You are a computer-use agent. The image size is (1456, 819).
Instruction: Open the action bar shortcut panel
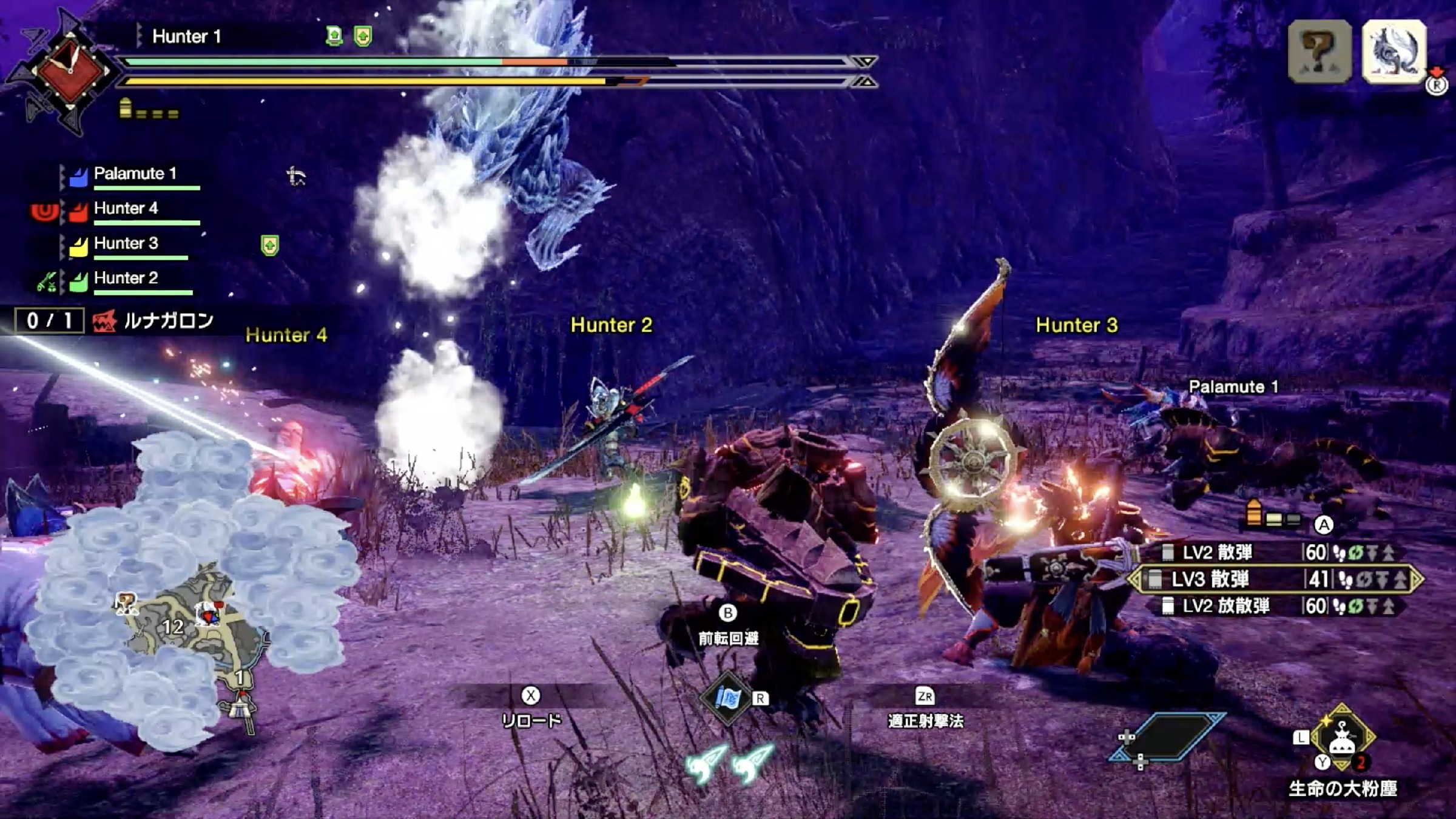(1168, 737)
